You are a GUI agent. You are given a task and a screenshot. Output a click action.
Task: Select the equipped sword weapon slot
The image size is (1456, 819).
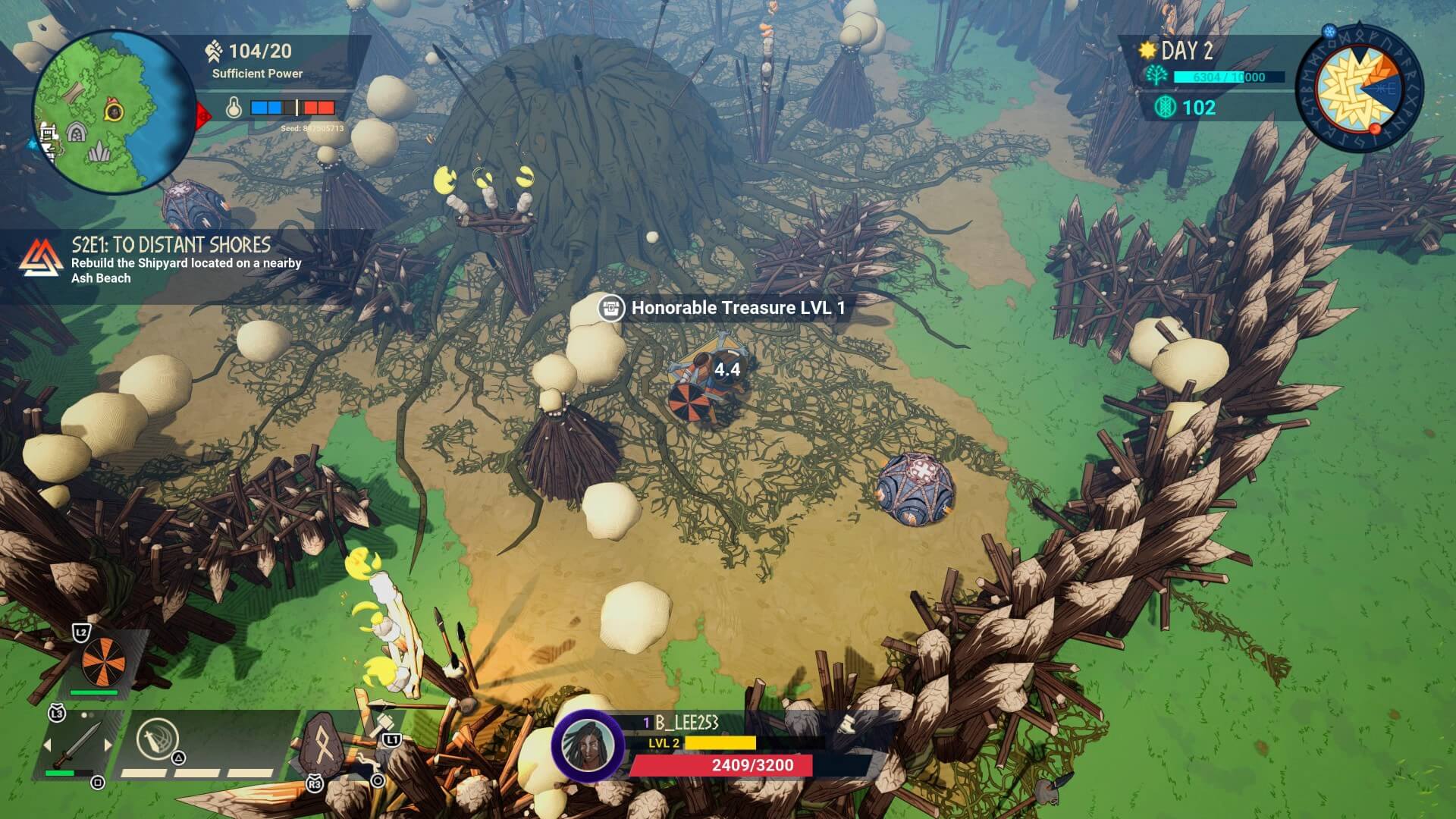(77, 744)
